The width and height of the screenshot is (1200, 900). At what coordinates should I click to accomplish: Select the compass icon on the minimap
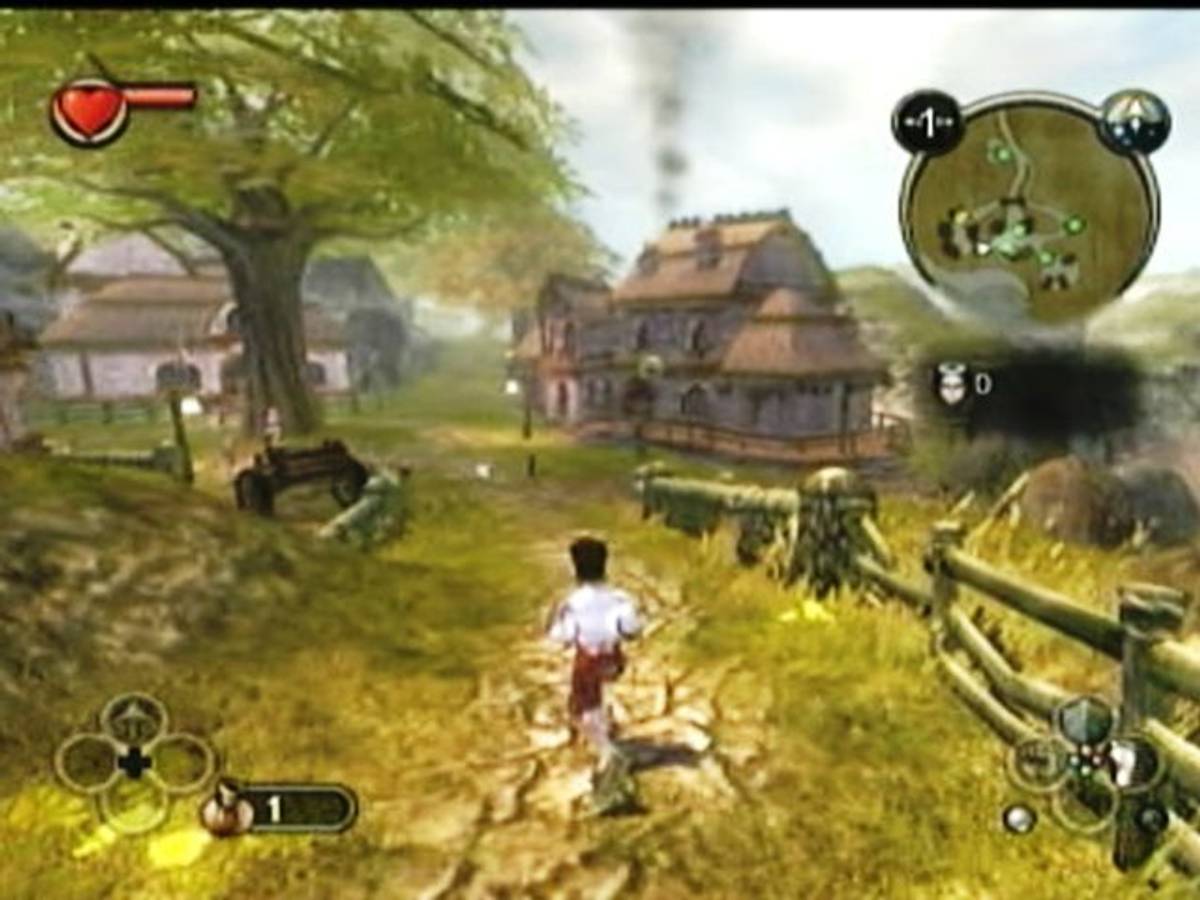point(1135,122)
